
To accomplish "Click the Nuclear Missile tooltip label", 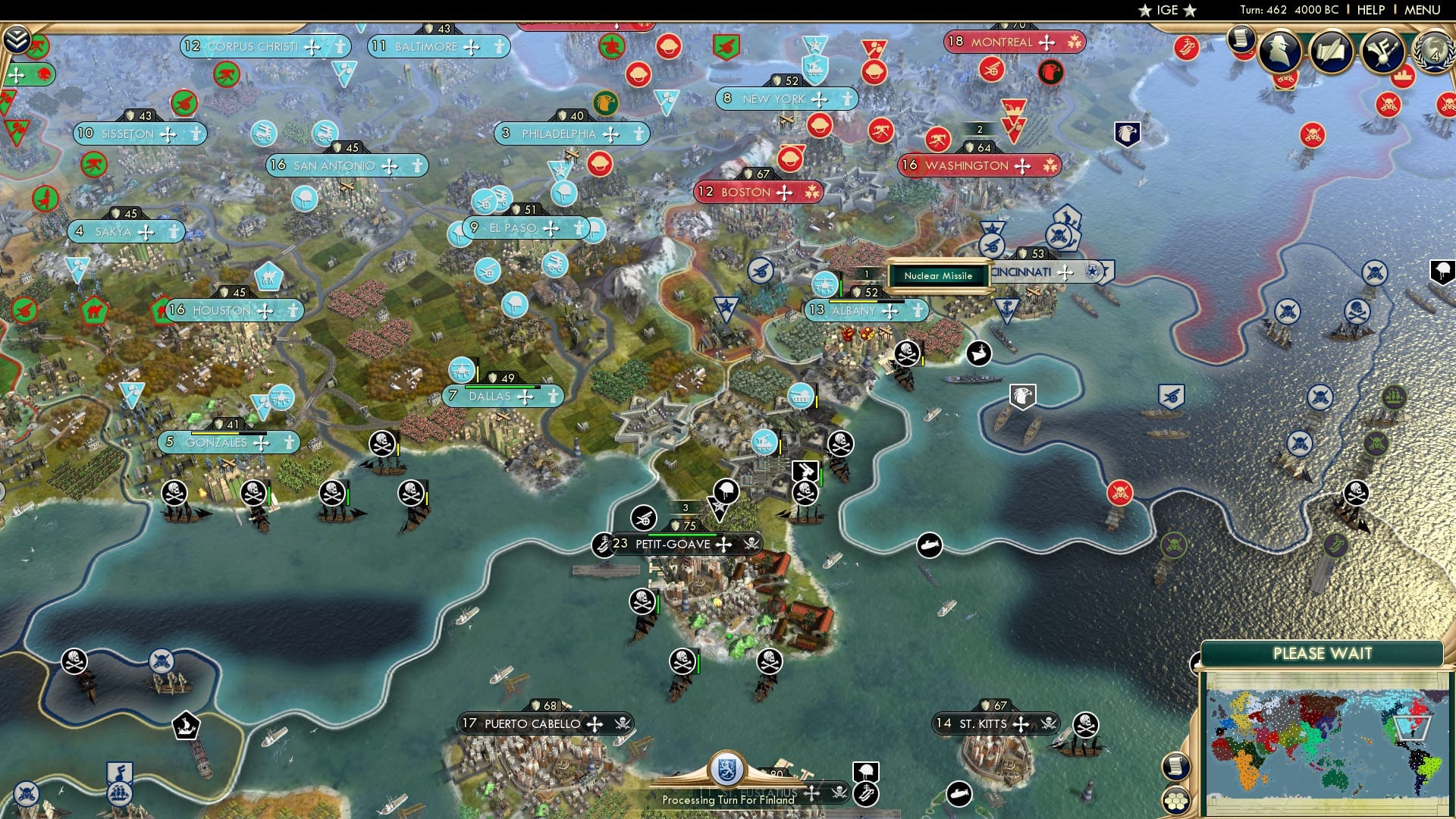I will (940, 276).
